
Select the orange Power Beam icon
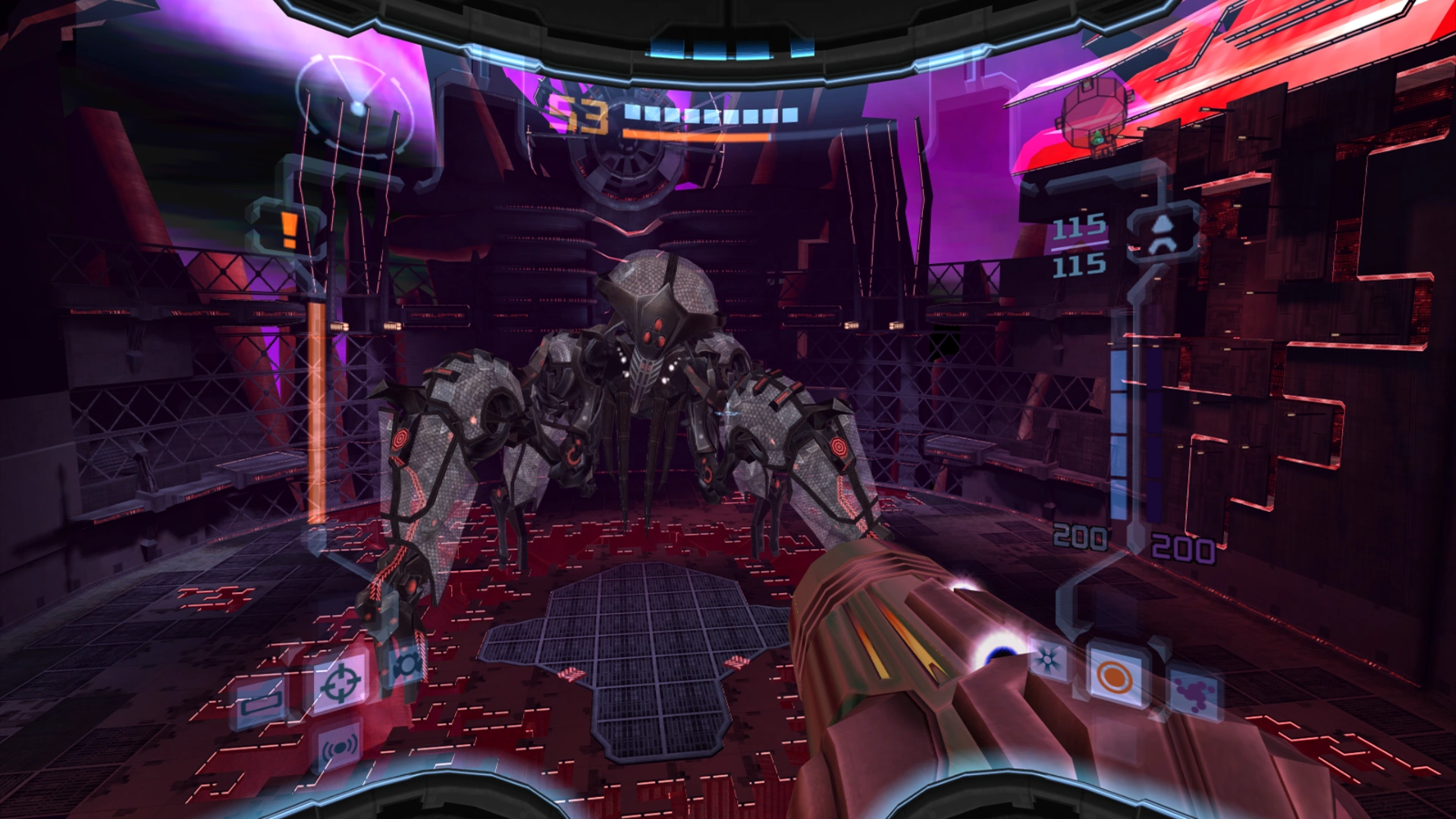(1114, 676)
